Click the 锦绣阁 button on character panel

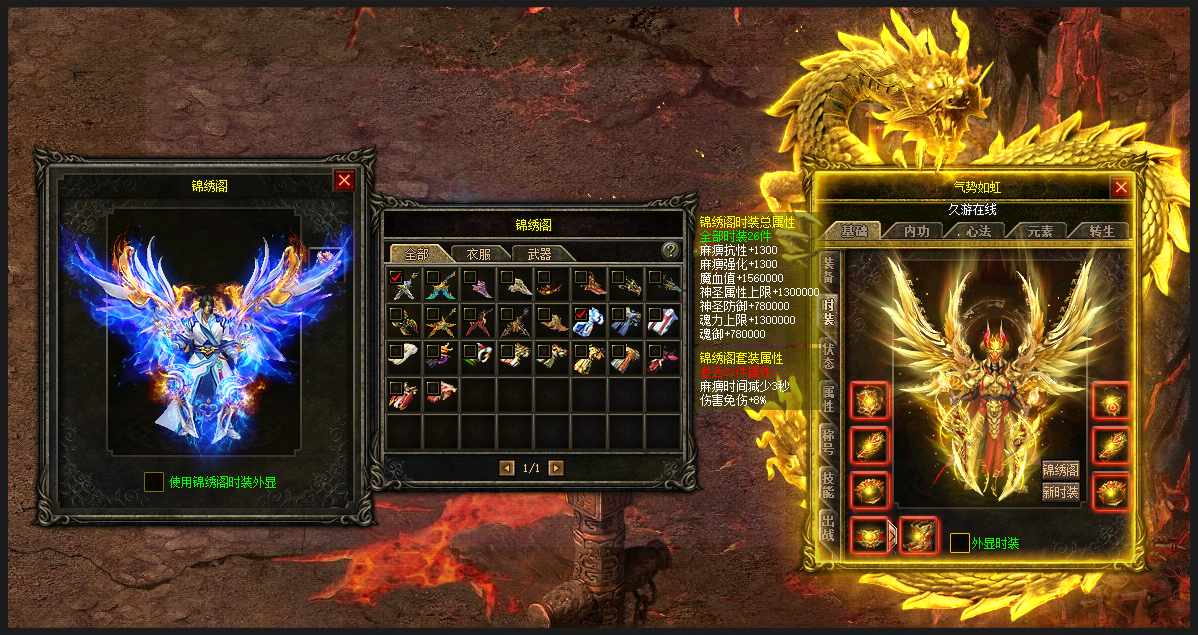click(1060, 470)
